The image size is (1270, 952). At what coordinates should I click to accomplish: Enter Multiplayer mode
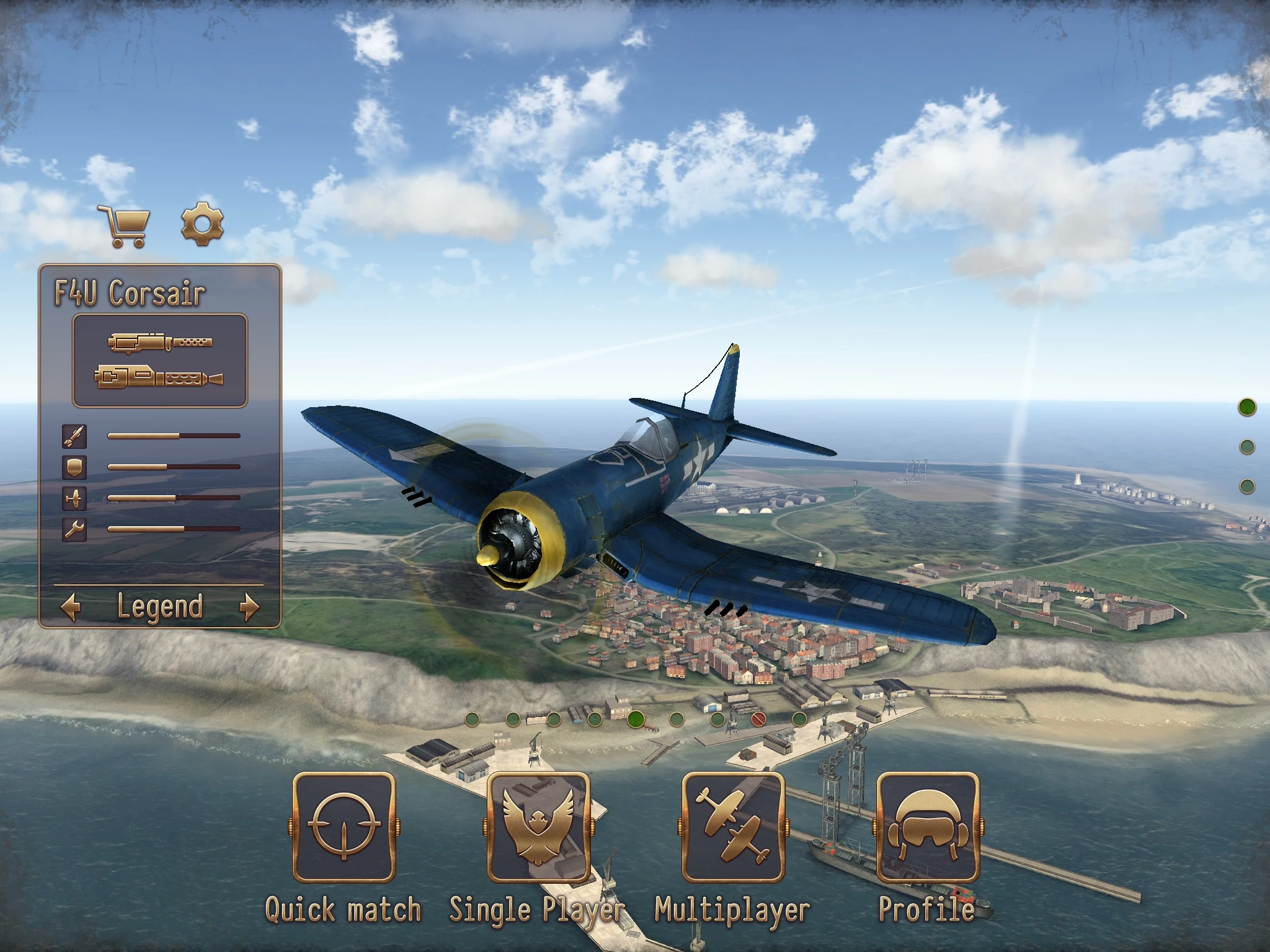[733, 828]
